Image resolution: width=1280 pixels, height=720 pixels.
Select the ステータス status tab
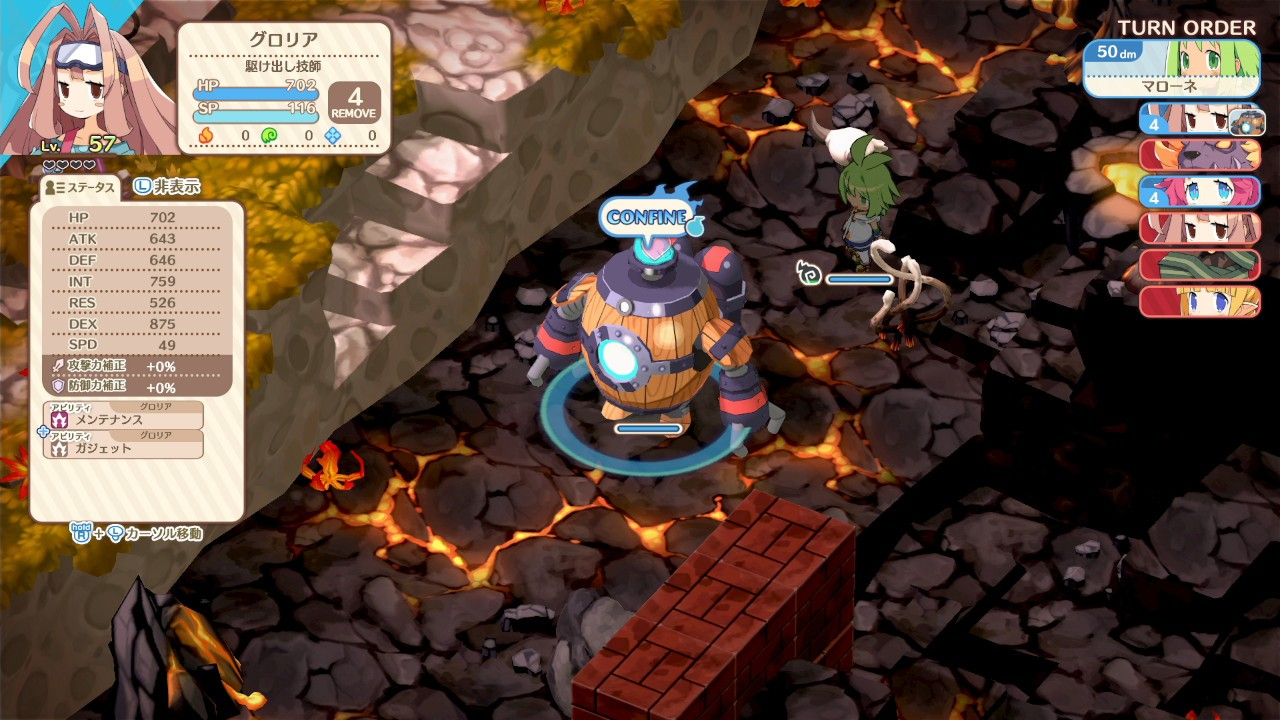point(80,187)
